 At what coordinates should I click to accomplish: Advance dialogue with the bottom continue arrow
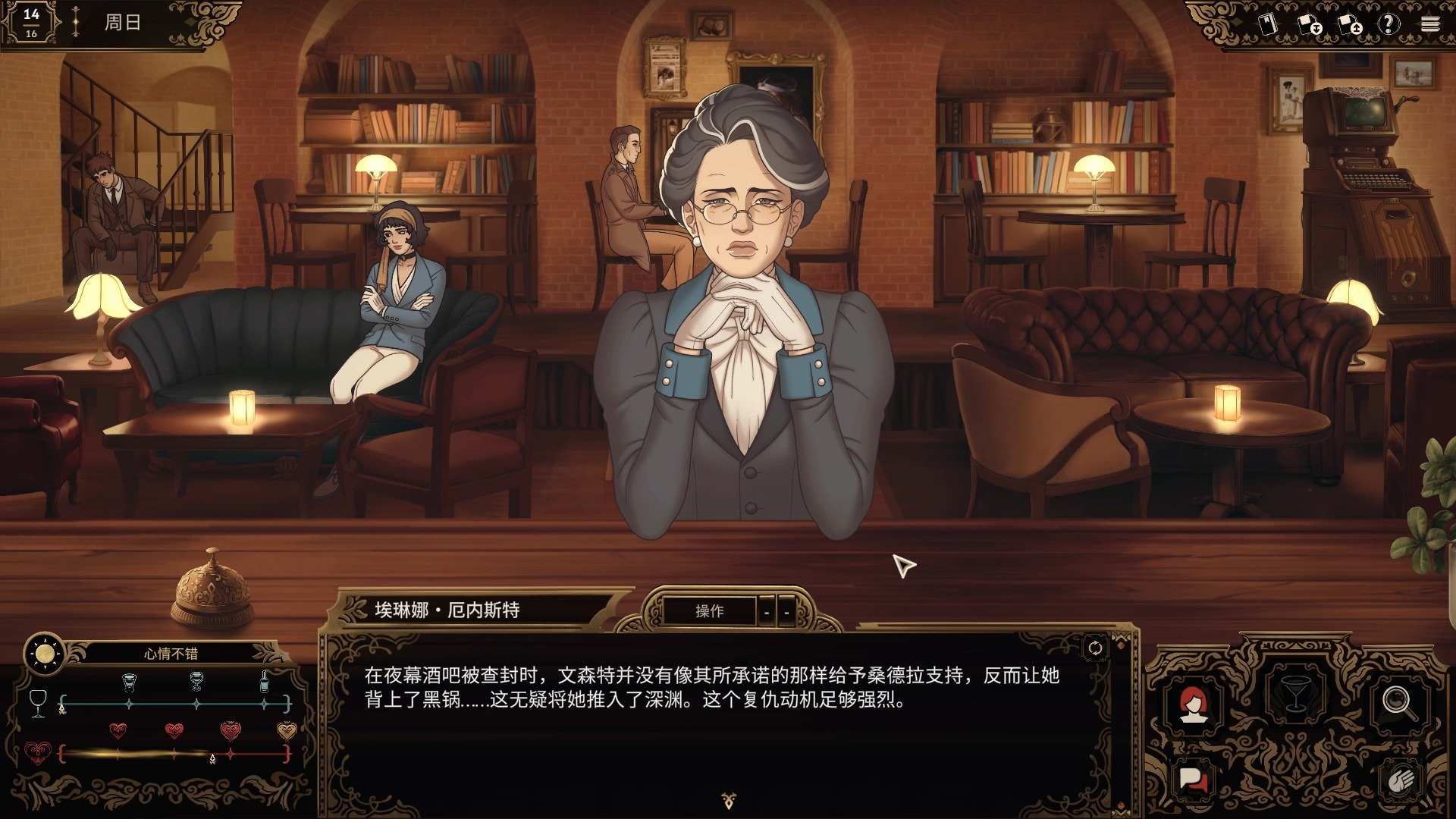tap(729, 800)
